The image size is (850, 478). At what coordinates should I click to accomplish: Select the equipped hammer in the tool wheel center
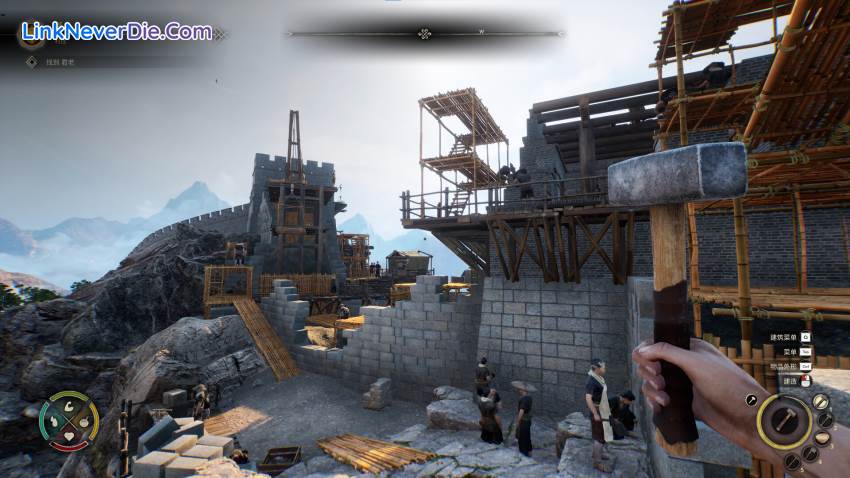point(784,421)
